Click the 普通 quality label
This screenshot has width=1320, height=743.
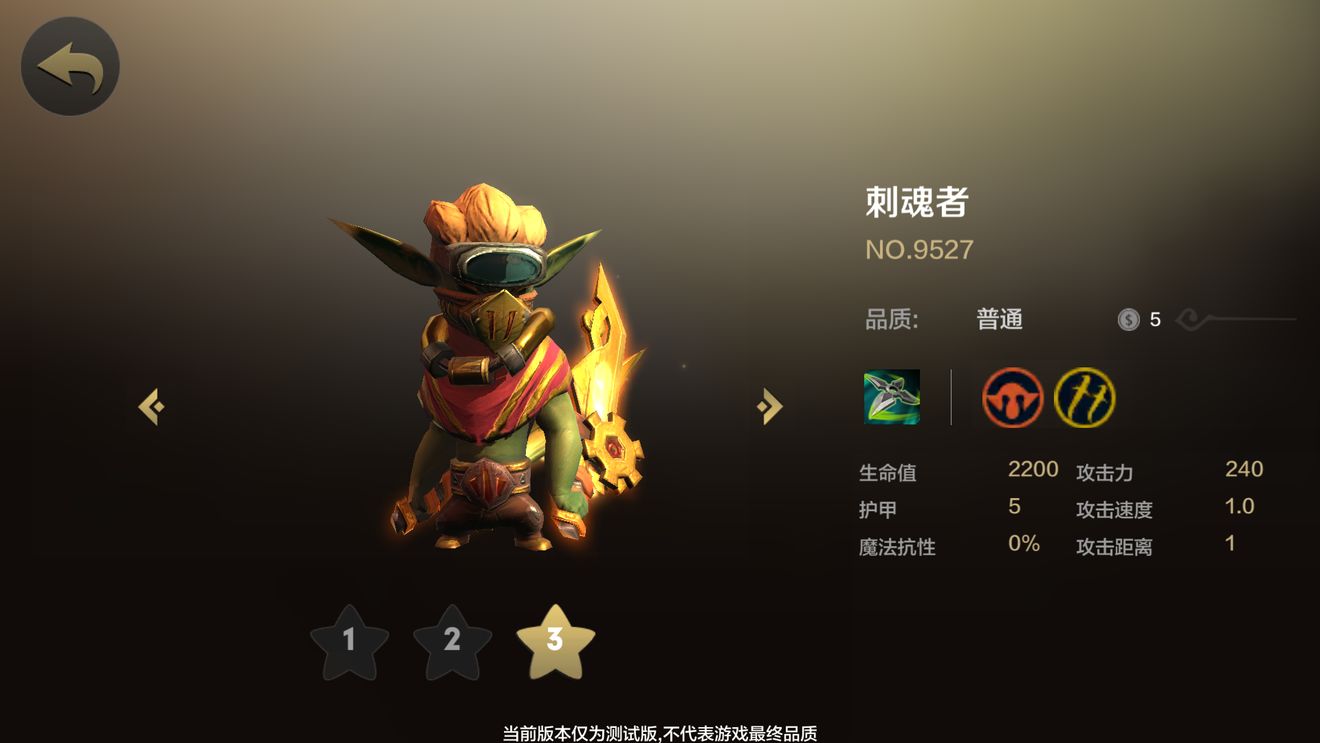tap(999, 318)
